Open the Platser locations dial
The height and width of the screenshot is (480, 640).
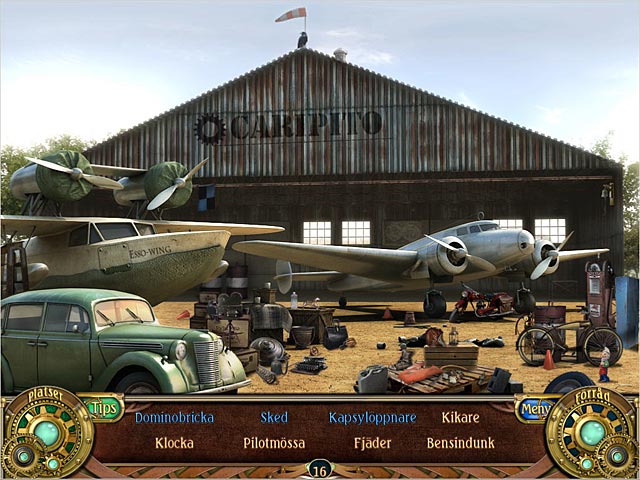click(x=45, y=434)
